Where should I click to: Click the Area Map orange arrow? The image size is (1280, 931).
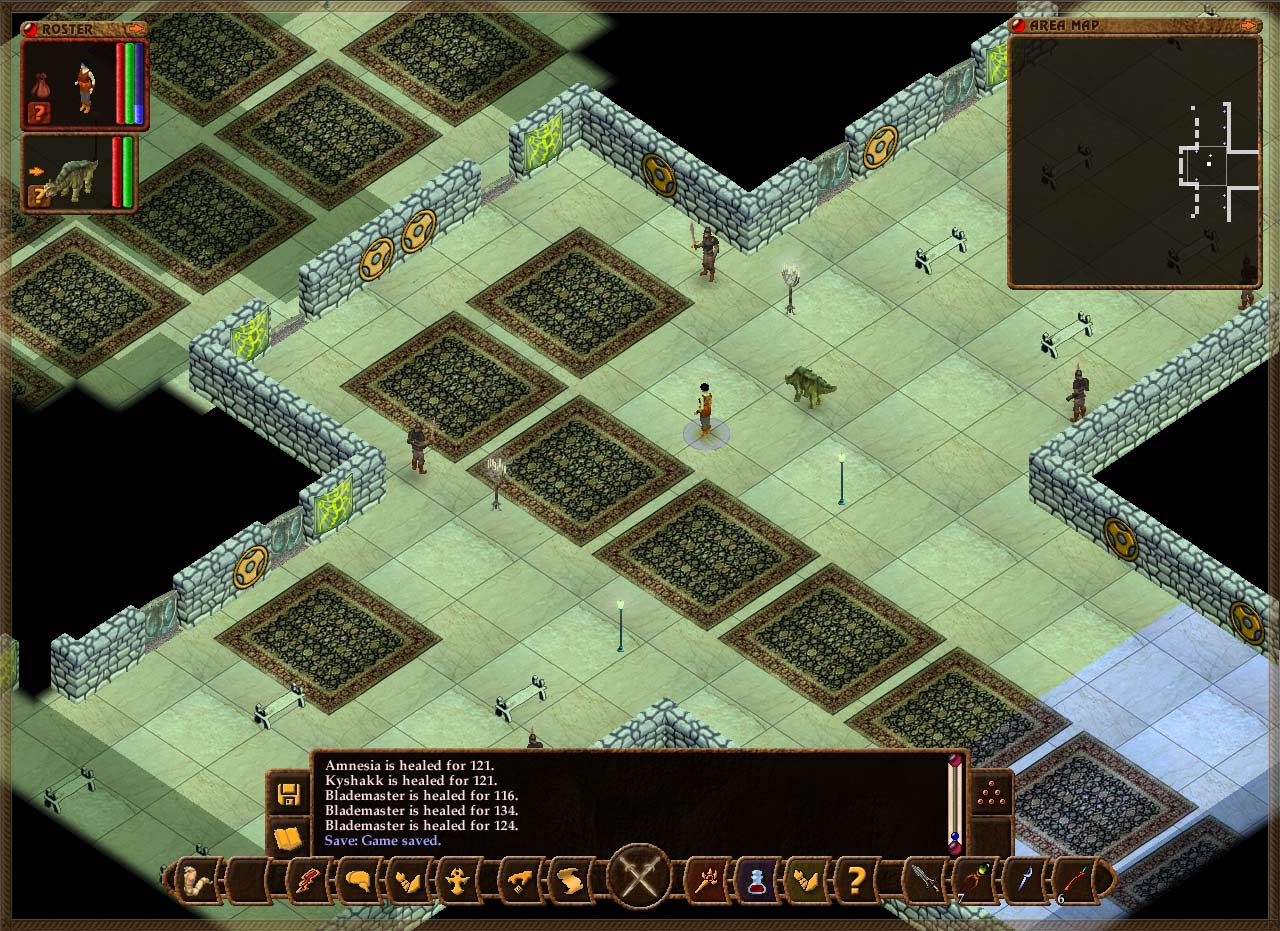coord(1250,26)
